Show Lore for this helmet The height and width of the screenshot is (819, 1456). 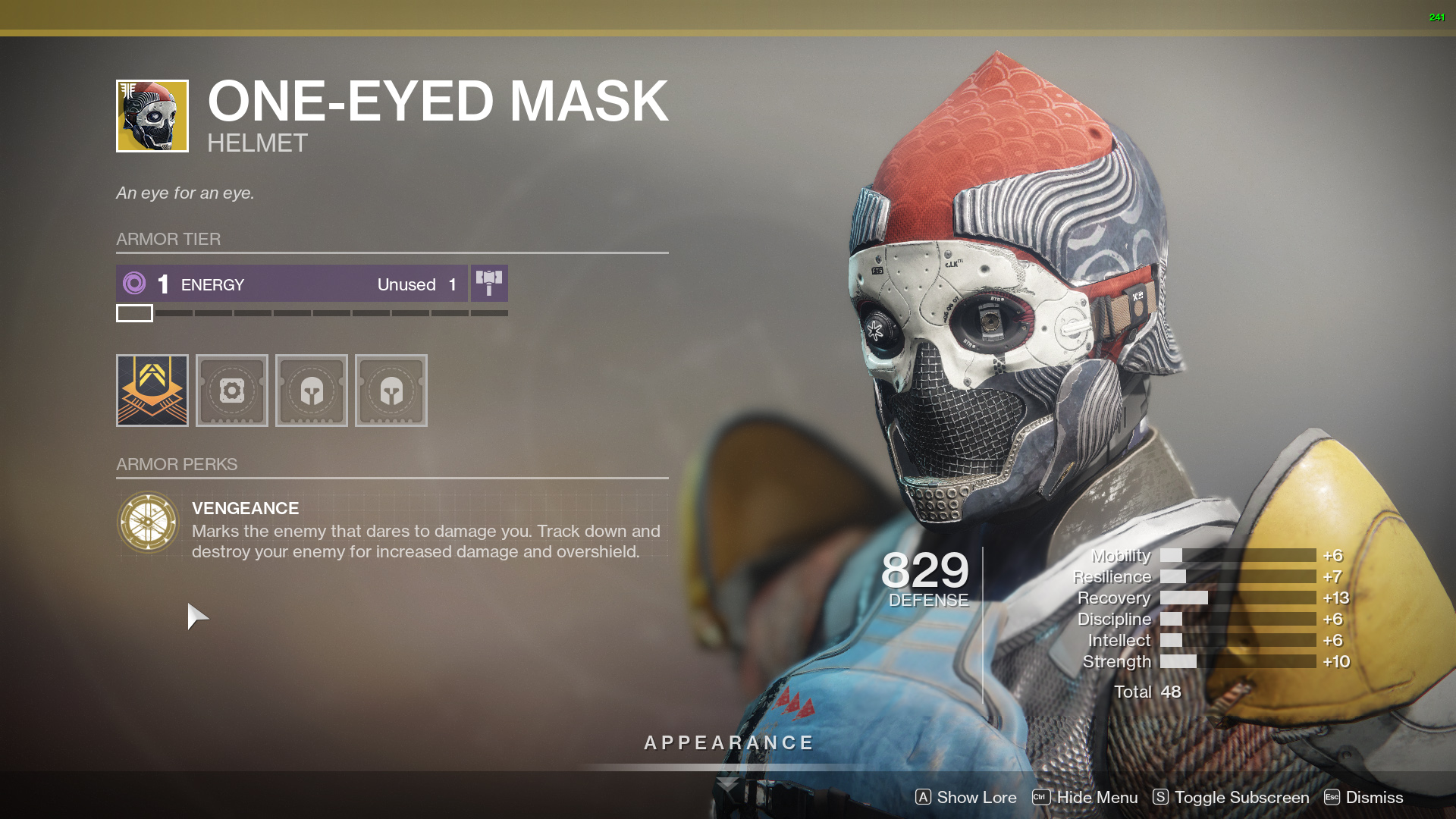[965, 797]
